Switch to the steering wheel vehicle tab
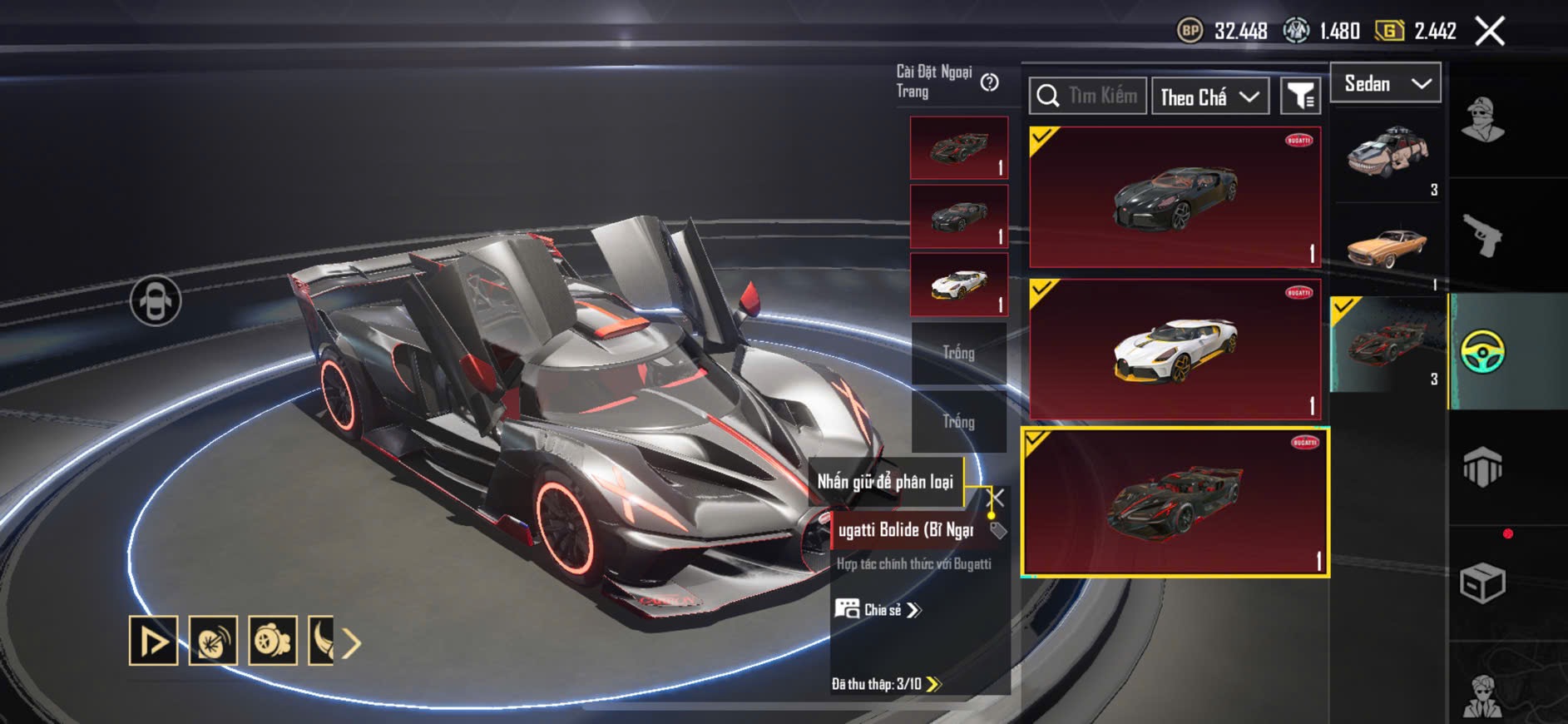Viewport: 1568px width, 724px height. click(1482, 351)
